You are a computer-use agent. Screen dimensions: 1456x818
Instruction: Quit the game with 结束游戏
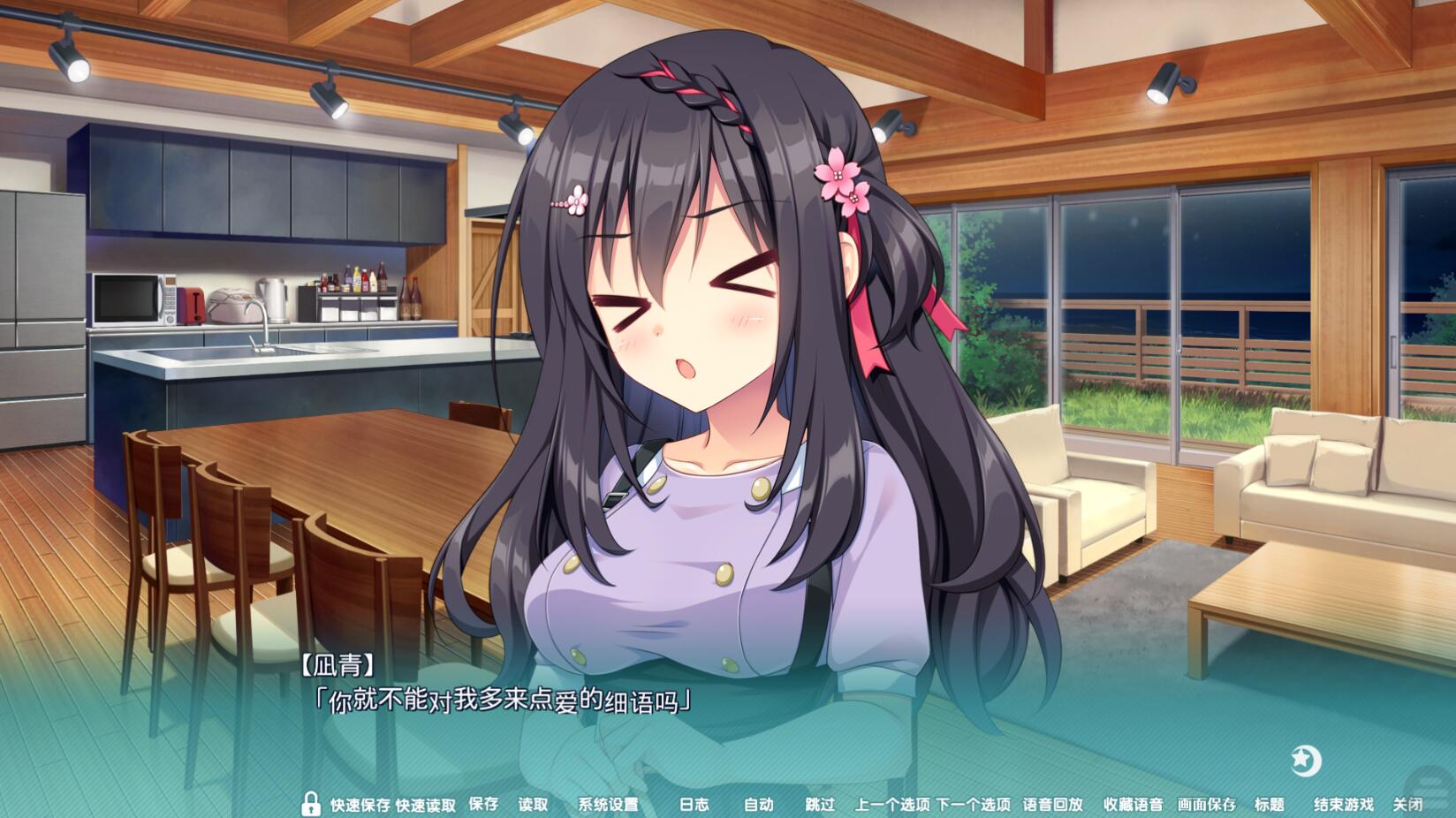[1343, 804]
